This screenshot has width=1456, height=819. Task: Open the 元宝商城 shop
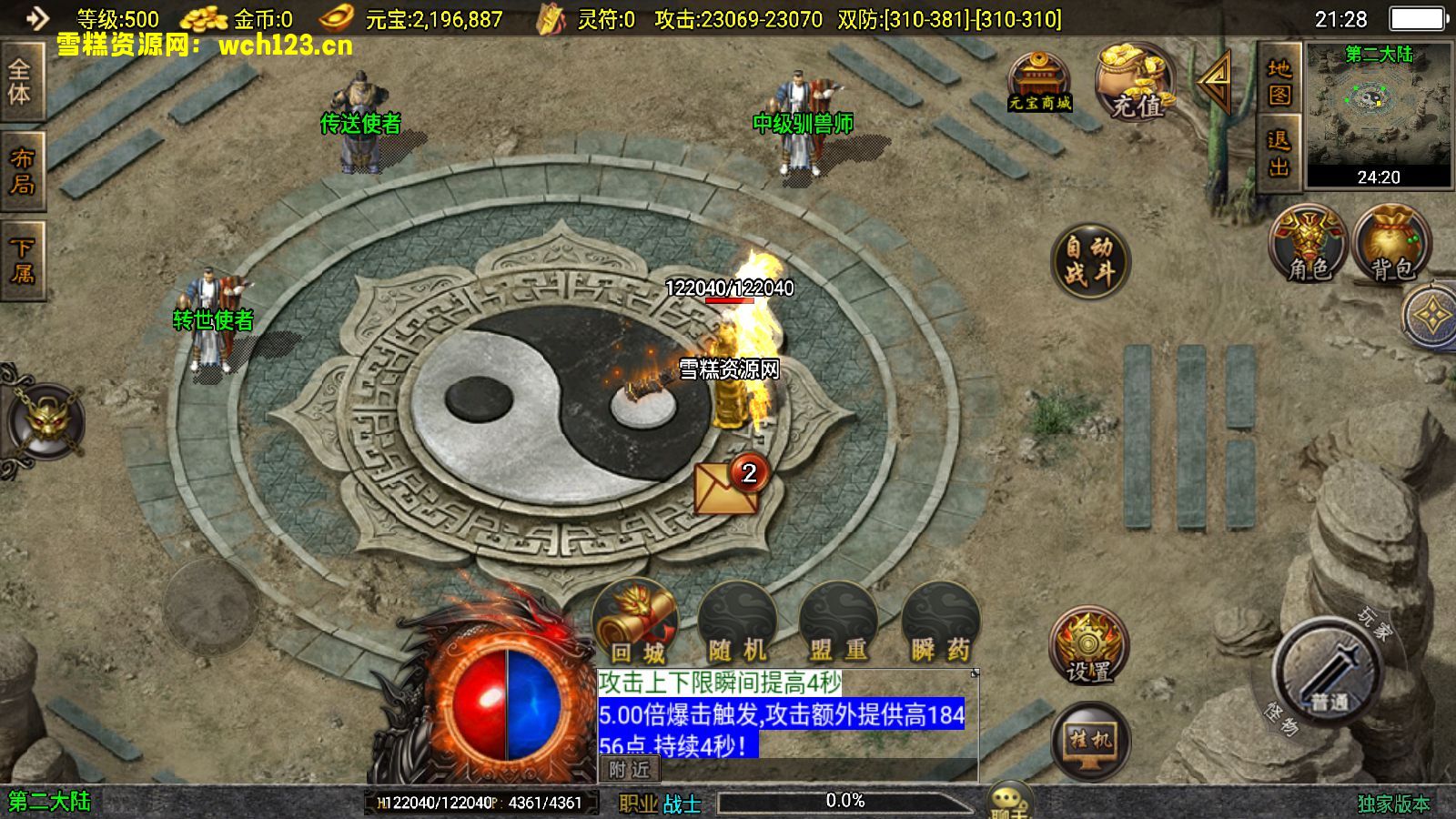click(x=1039, y=81)
